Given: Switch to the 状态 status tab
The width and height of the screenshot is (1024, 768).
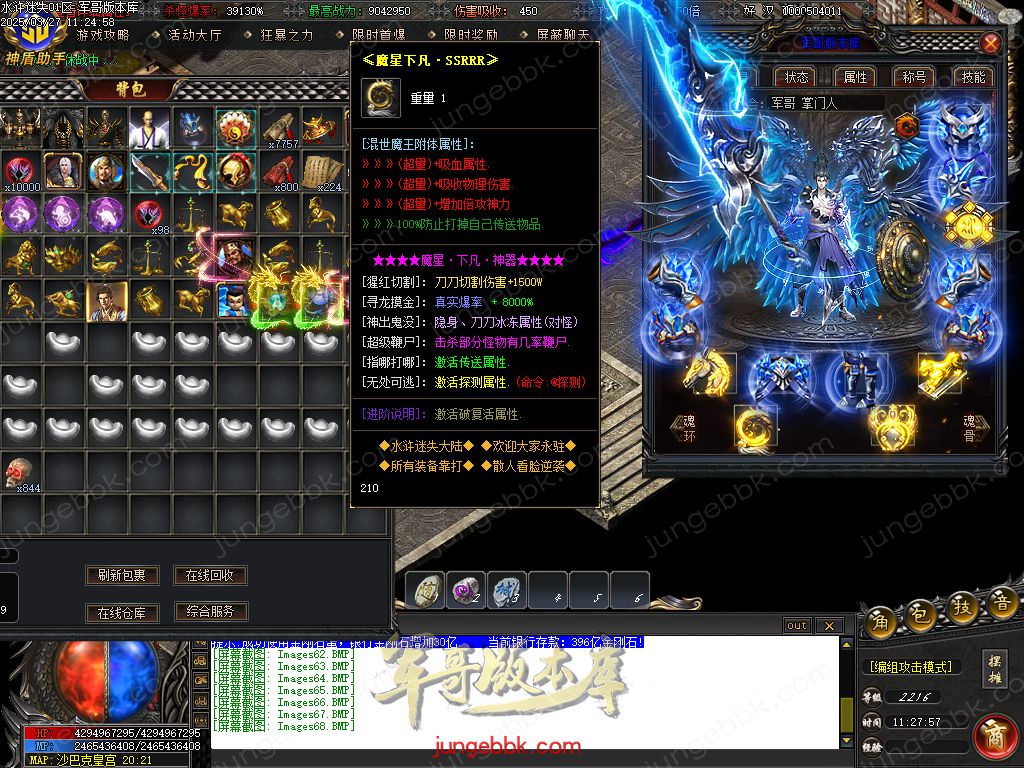Looking at the screenshot, I should pyautogui.click(x=797, y=77).
